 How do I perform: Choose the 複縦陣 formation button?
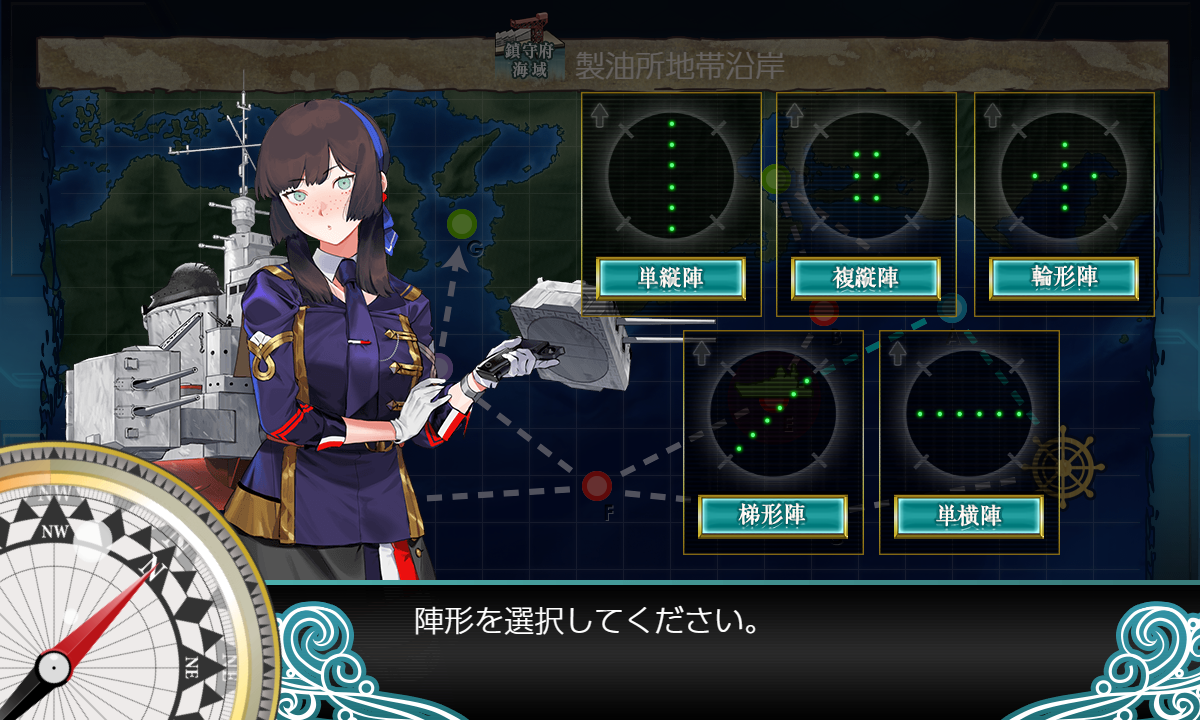point(866,278)
